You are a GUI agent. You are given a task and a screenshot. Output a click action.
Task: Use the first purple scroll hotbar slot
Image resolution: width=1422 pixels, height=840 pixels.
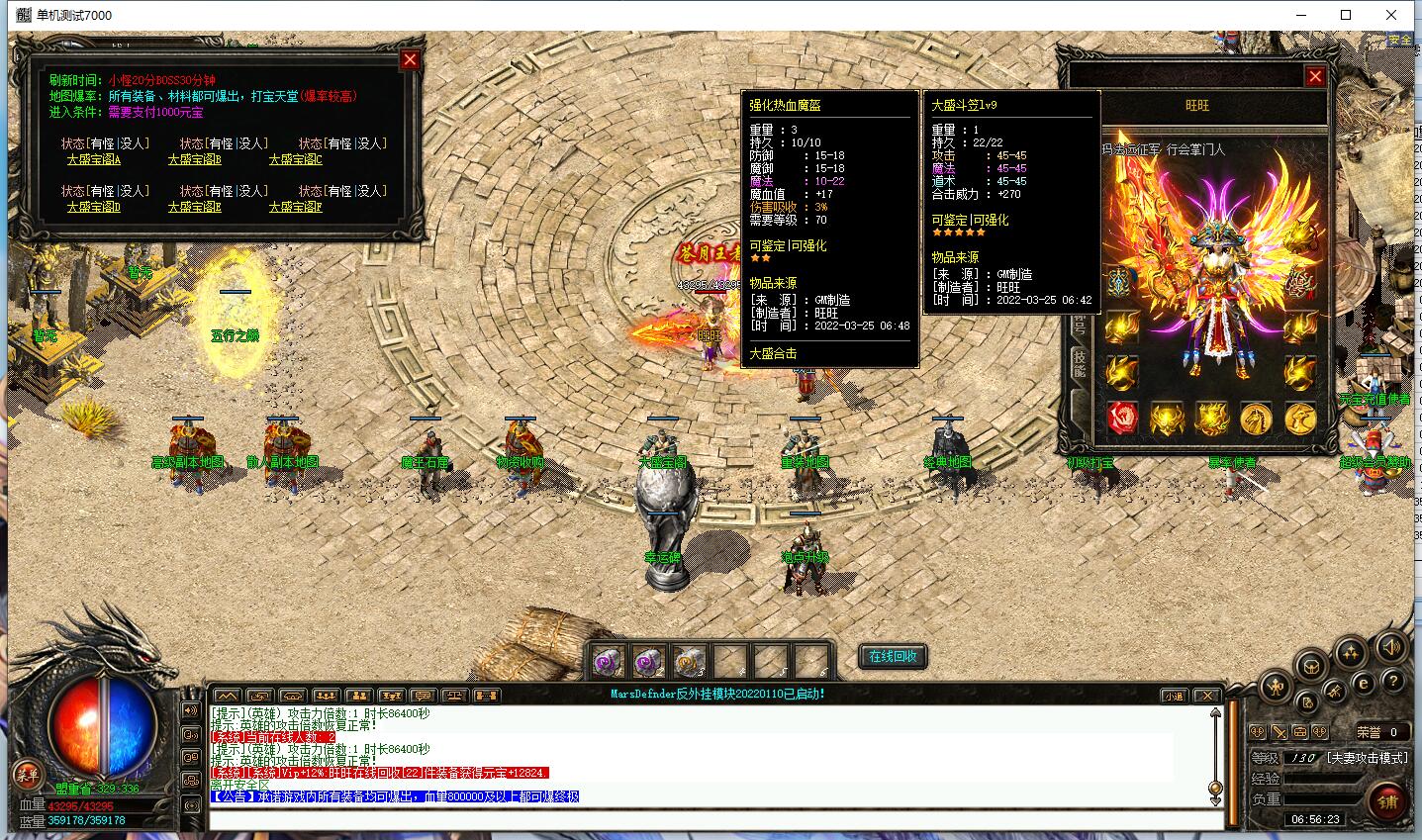[x=608, y=660]
